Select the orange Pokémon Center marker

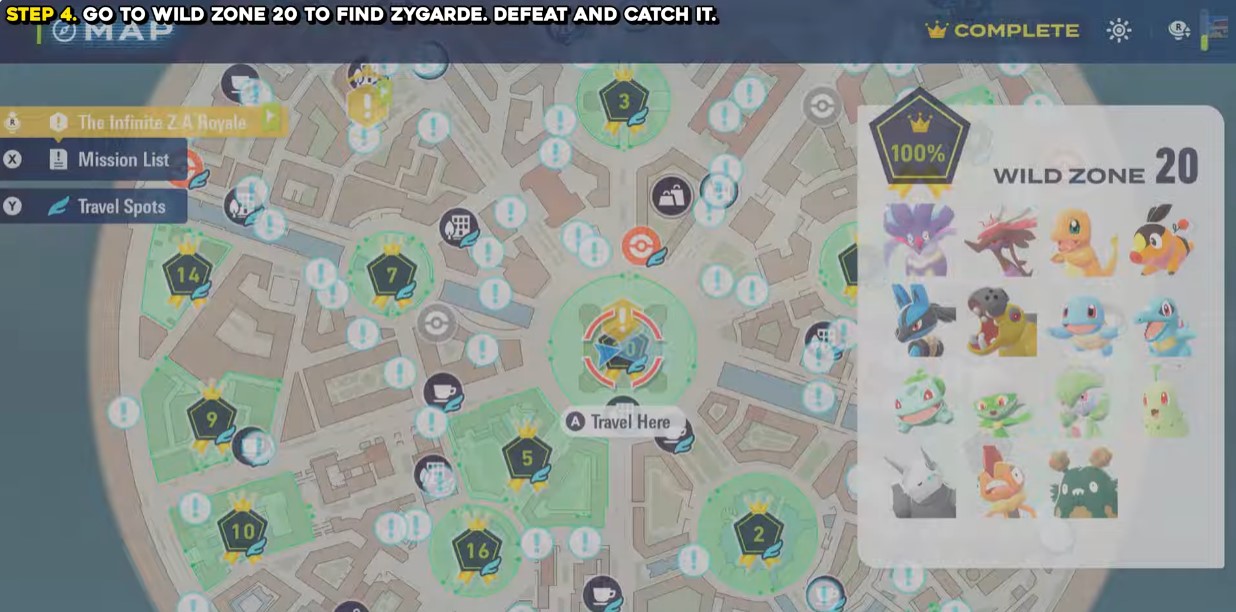click(x=640, y=245)
